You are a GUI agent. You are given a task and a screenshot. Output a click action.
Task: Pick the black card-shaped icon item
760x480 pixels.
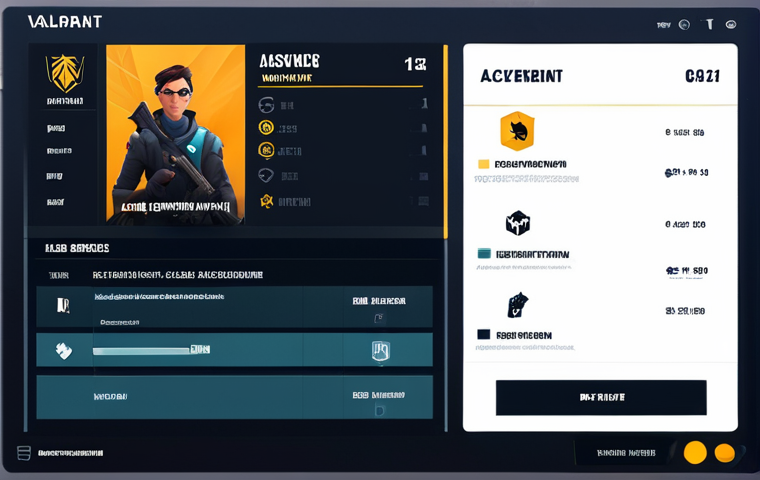(517, 305)
